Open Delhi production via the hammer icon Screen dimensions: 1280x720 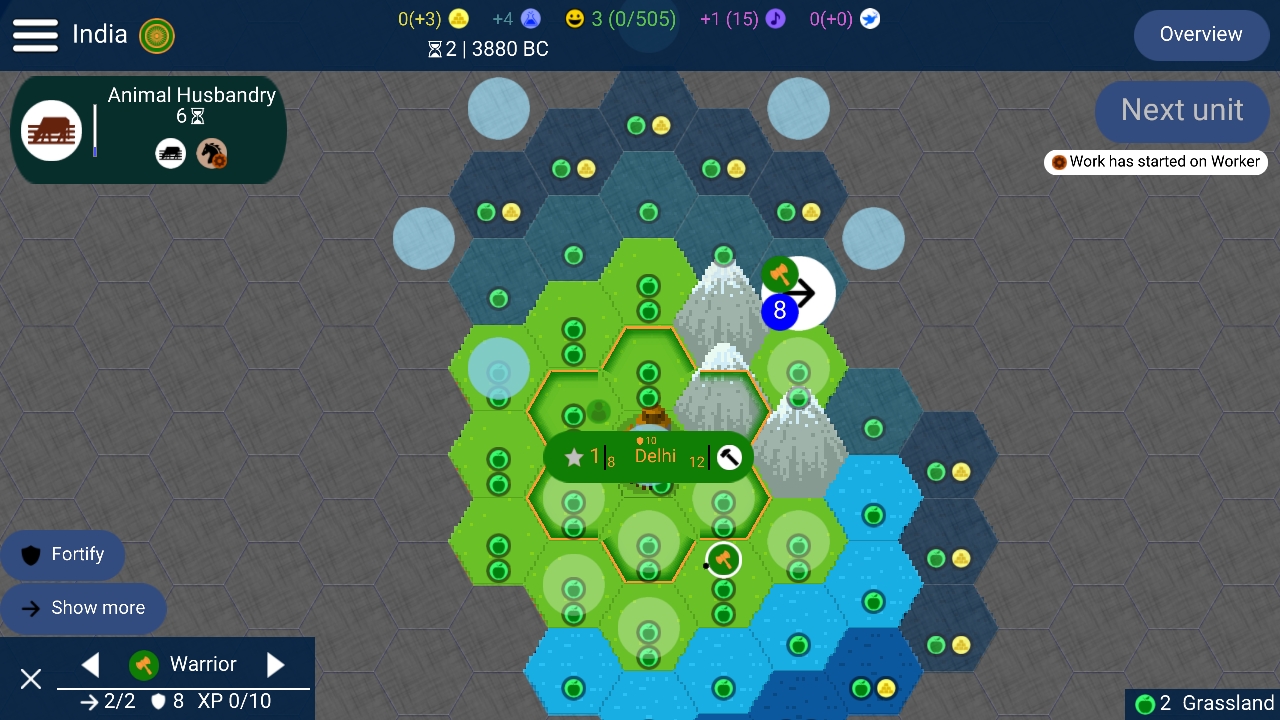pos(727,457)
